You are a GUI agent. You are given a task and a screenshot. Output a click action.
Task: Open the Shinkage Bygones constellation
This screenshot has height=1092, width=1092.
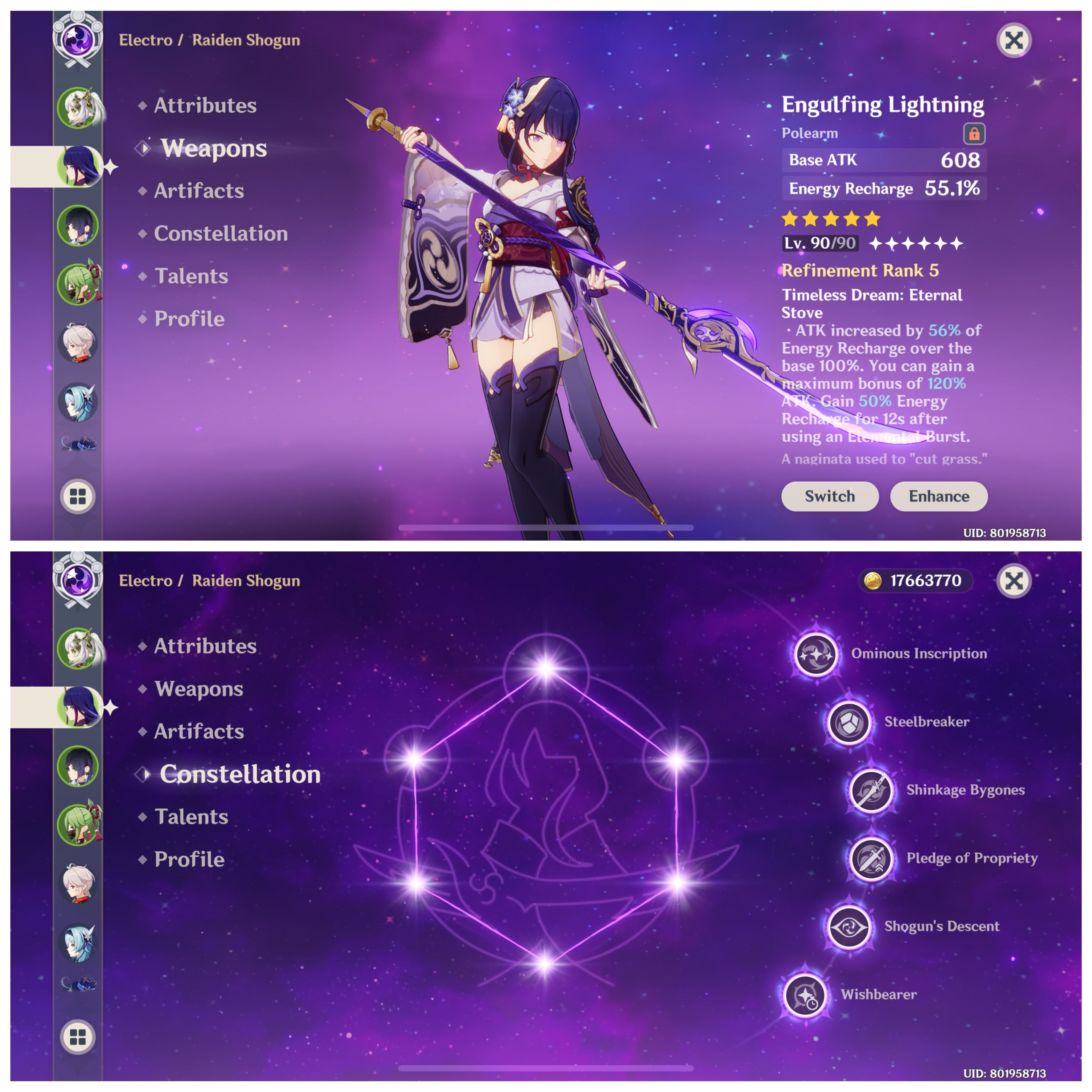click(870, 790)
